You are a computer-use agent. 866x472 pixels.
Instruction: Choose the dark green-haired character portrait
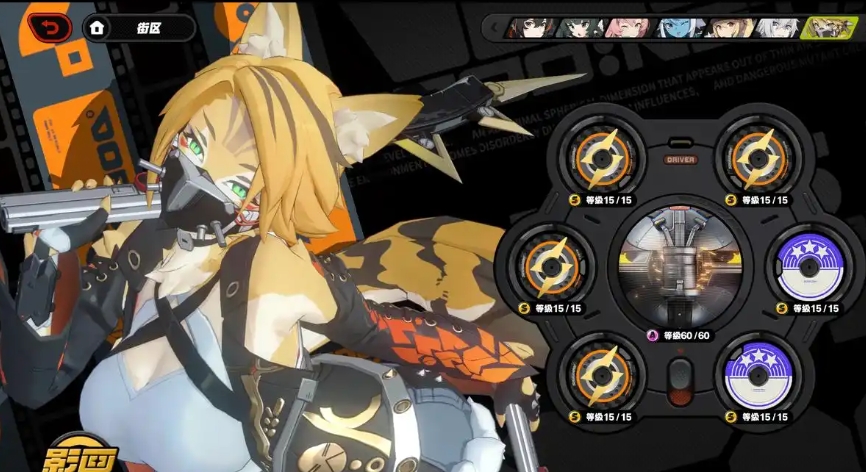(x=577, y=27)
